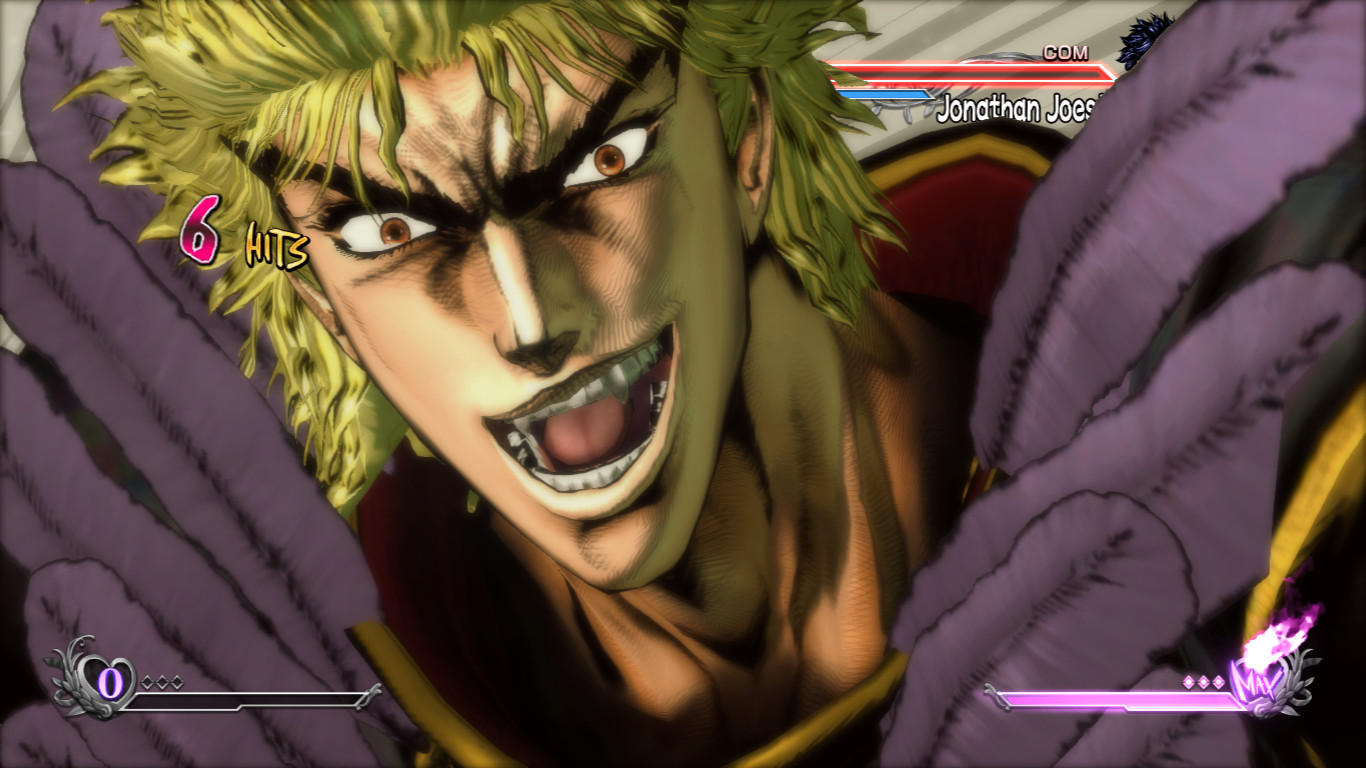The image size is (1366, 768).
Task: Expand the rightmost diamond marker near MAX
Action: click(x=1219, y=681)
